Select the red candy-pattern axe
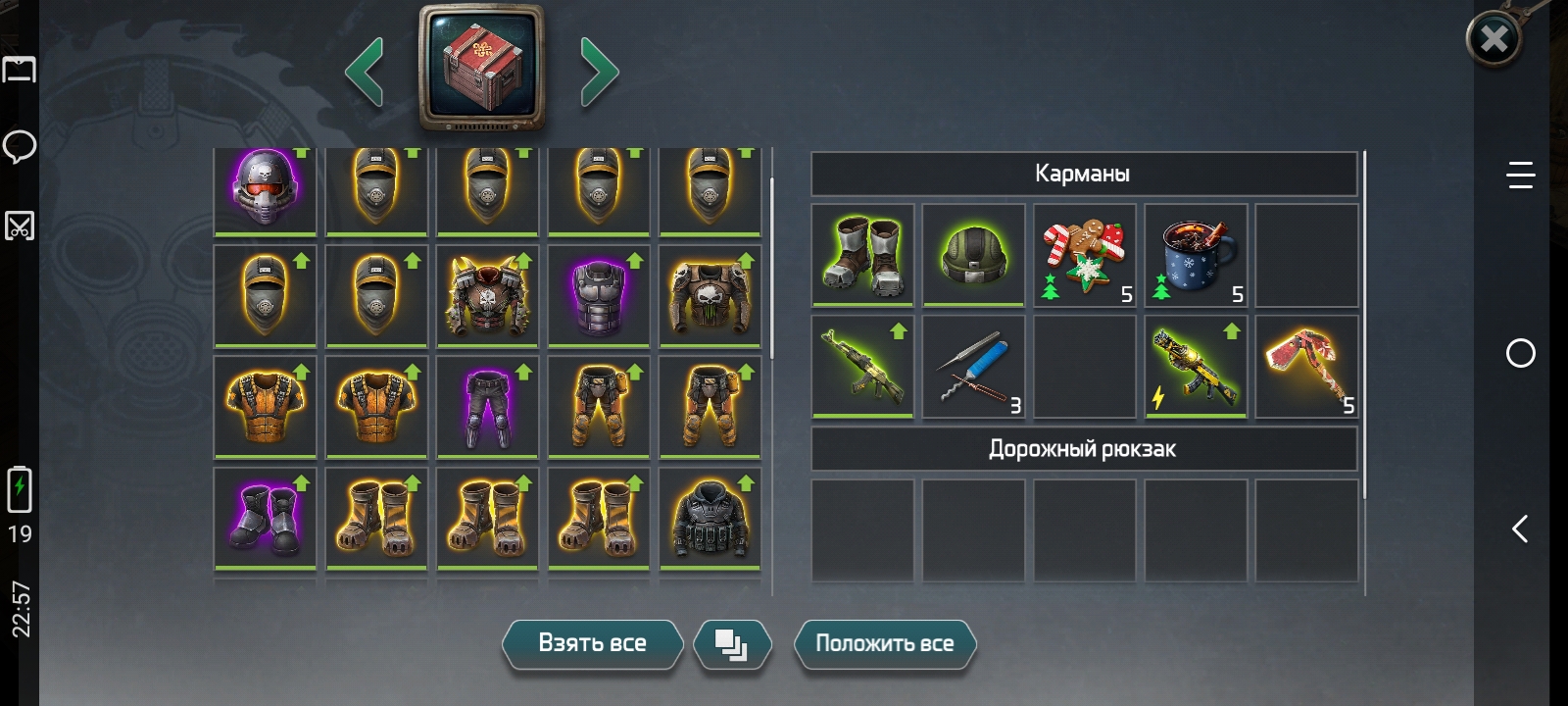Image resolution: width=1568 pixels, height=706 pixels. tap(1306, 367)
